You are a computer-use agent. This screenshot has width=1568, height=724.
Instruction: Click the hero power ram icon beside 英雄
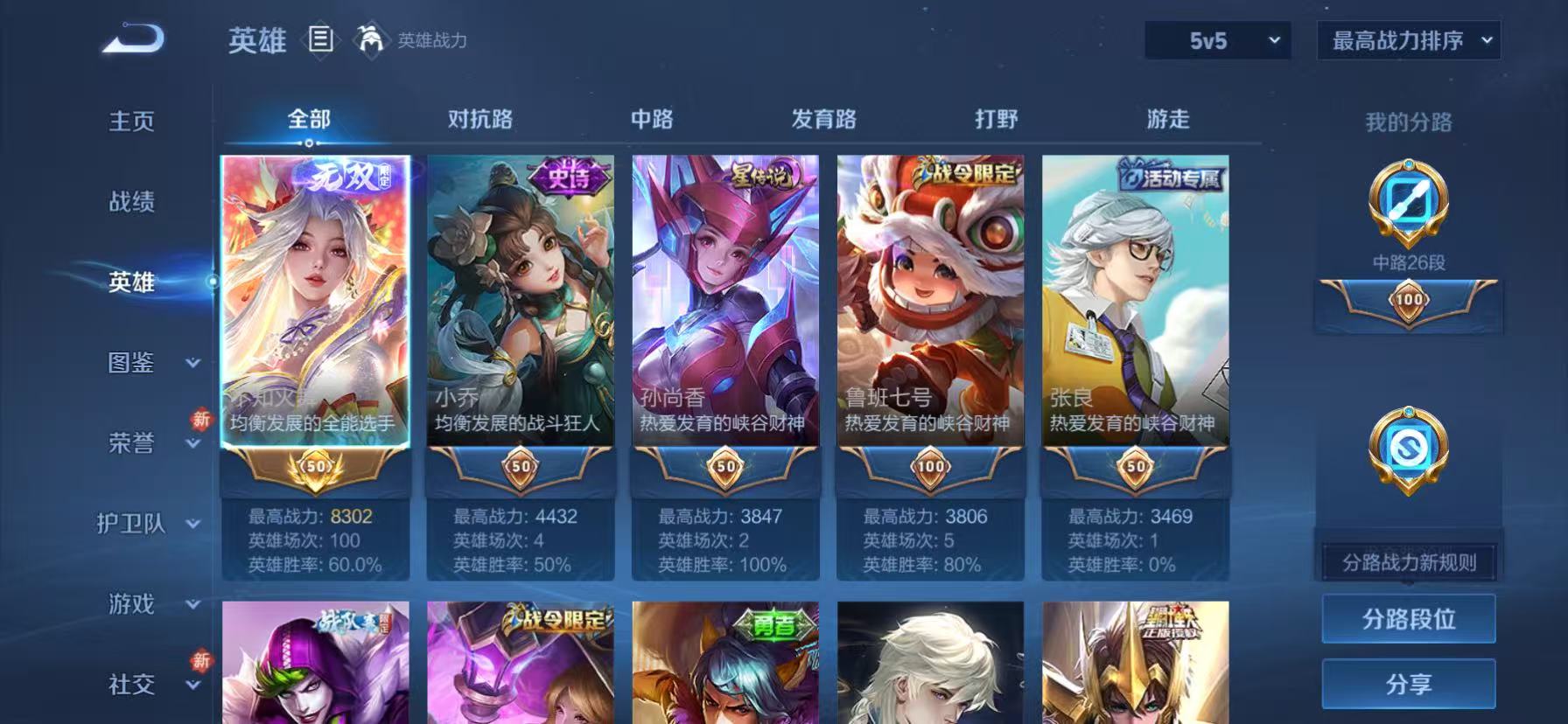coord(372,39)
